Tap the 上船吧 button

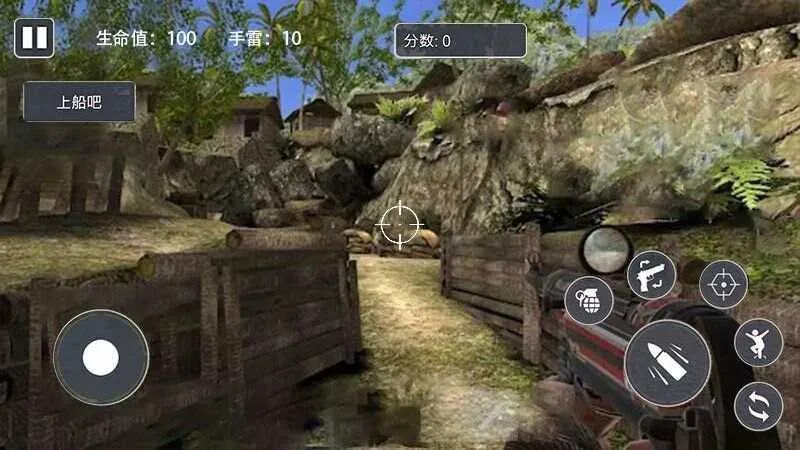(x=80, y=102)
